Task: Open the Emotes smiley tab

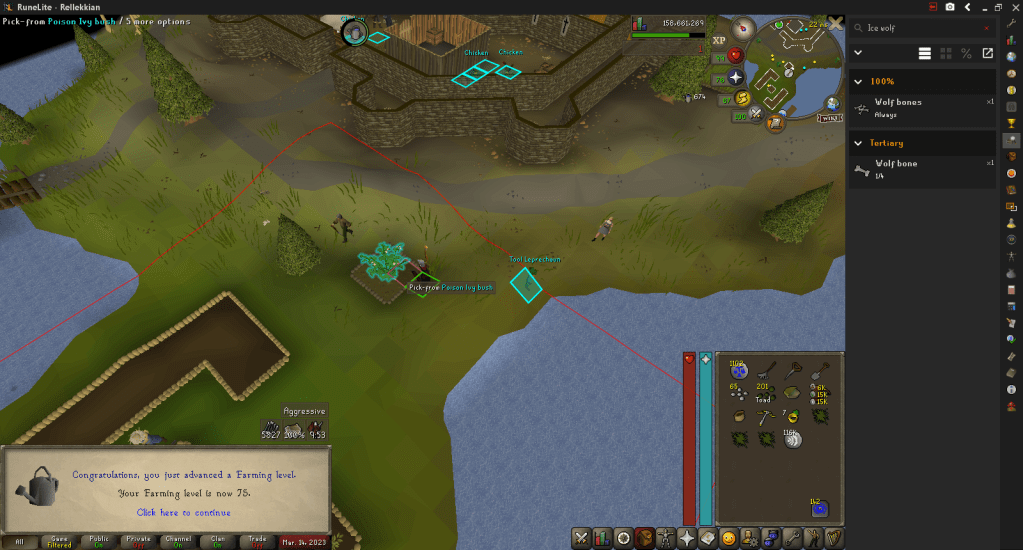Action: click(x=729, y=538)
